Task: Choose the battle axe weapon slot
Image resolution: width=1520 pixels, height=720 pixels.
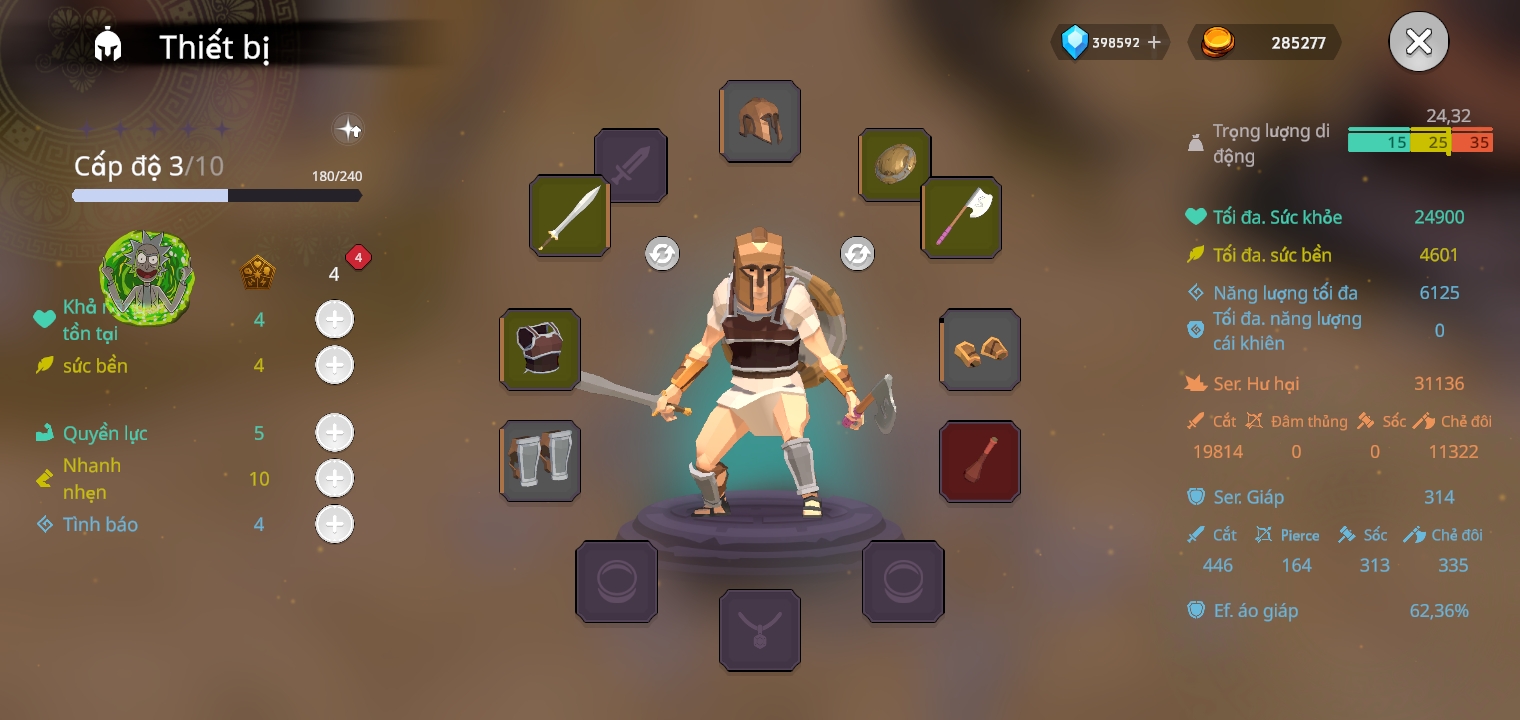Action: click(x=962, y=217)
